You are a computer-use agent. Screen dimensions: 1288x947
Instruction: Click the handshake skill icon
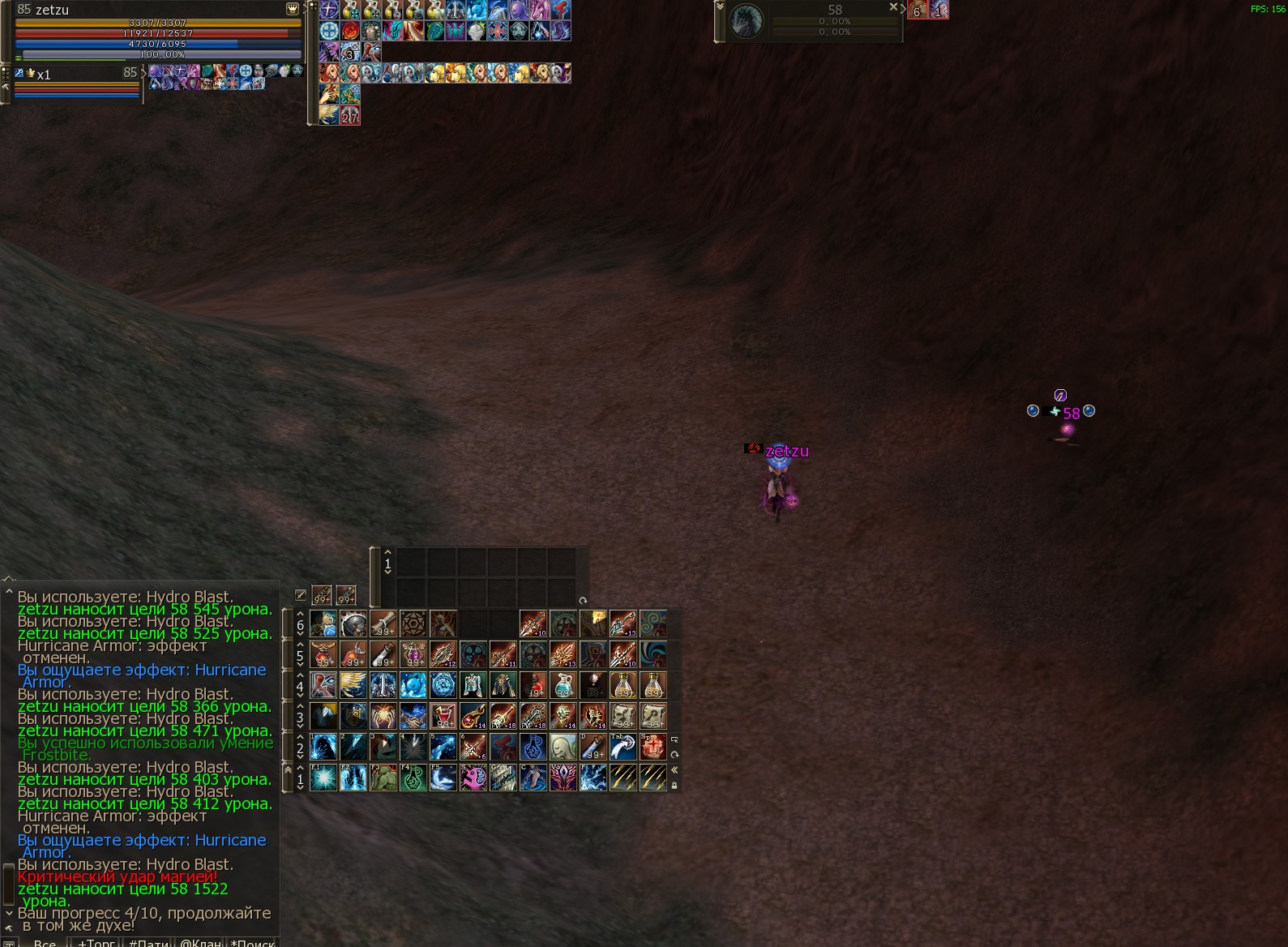coord(413,716)
